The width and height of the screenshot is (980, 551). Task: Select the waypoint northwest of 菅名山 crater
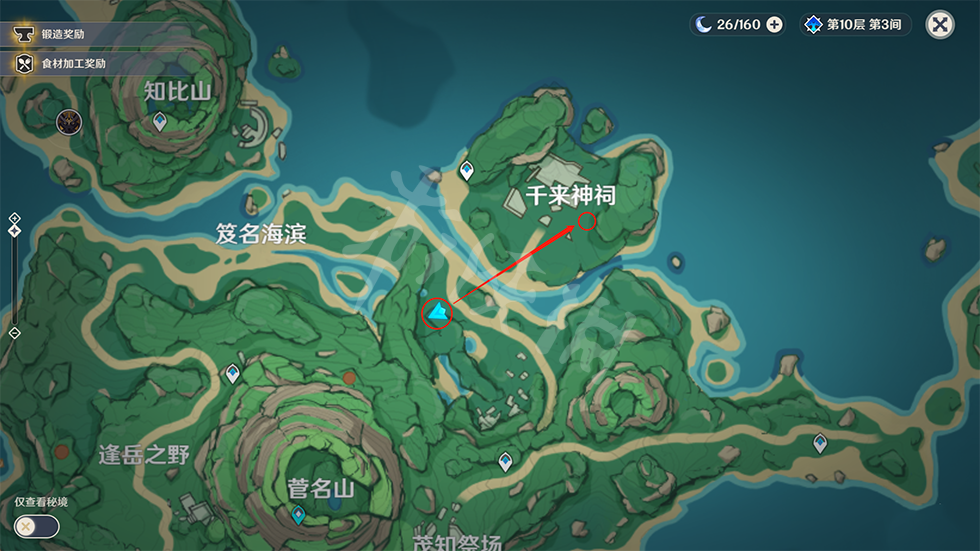point(233,373)
